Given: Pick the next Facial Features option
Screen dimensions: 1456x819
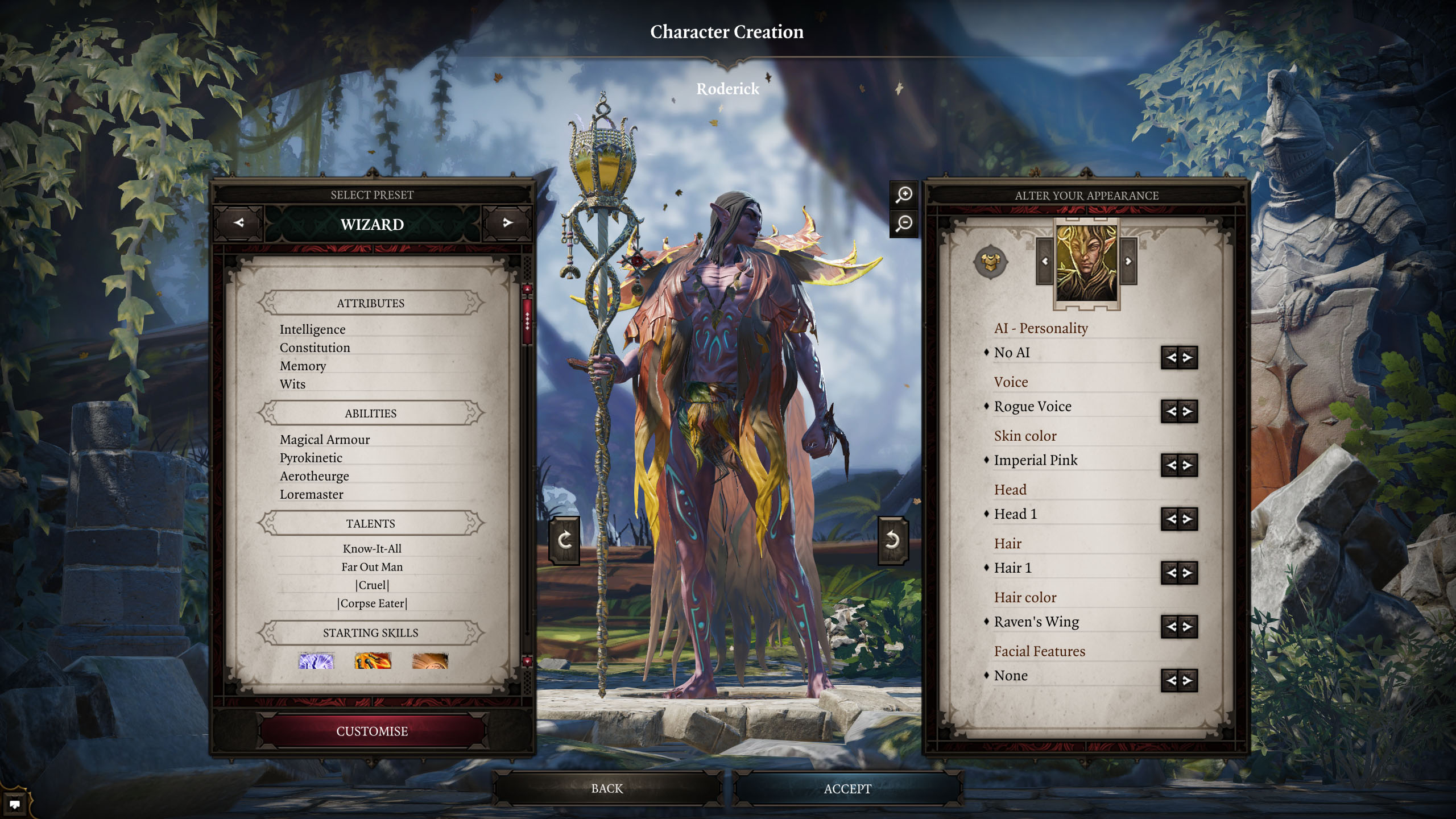Looking at the screenshot, I should pos(1188,680).
